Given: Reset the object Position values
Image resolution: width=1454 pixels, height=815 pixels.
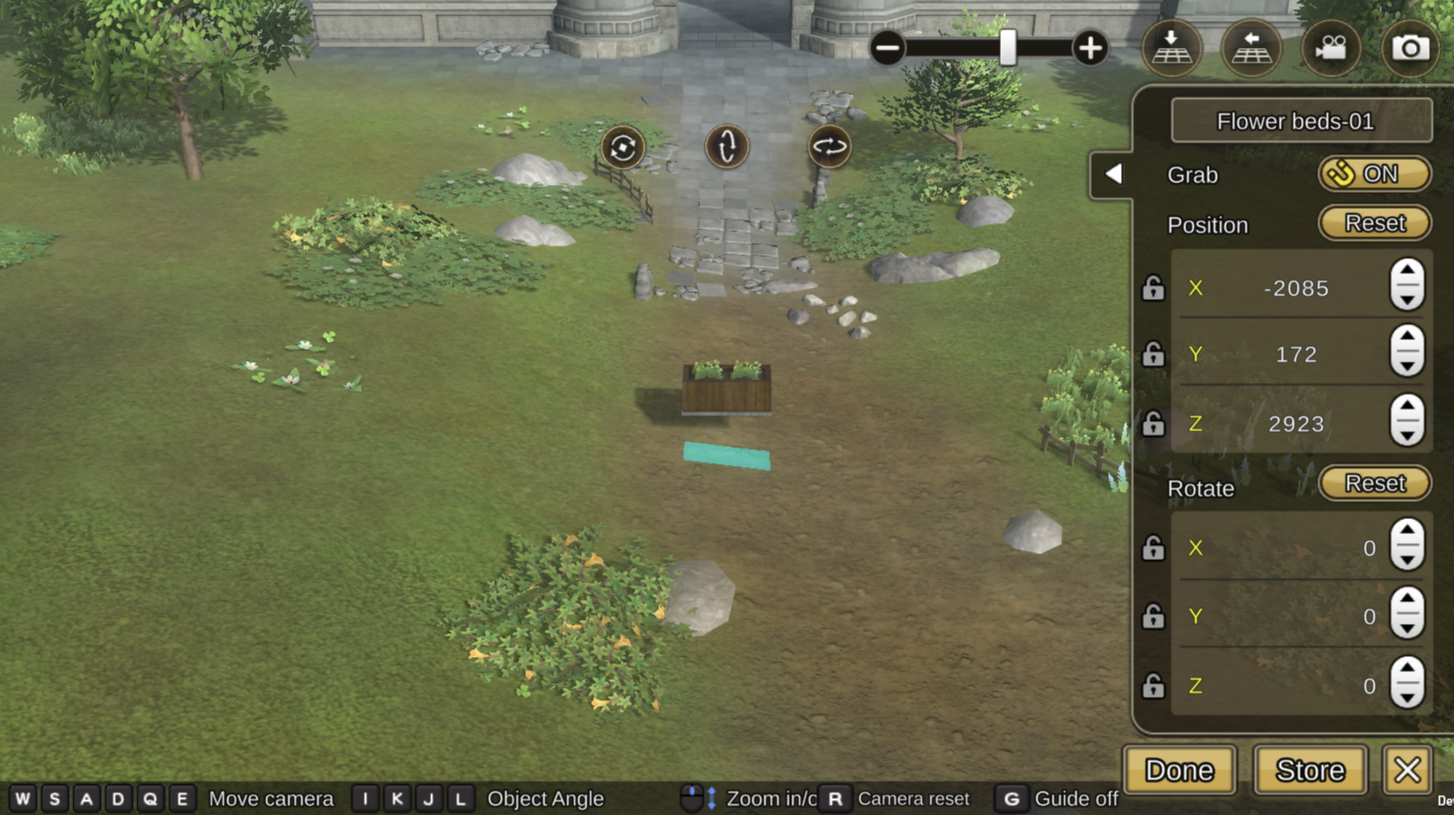Looking at the screenshot, I should tap(1374, 223).
